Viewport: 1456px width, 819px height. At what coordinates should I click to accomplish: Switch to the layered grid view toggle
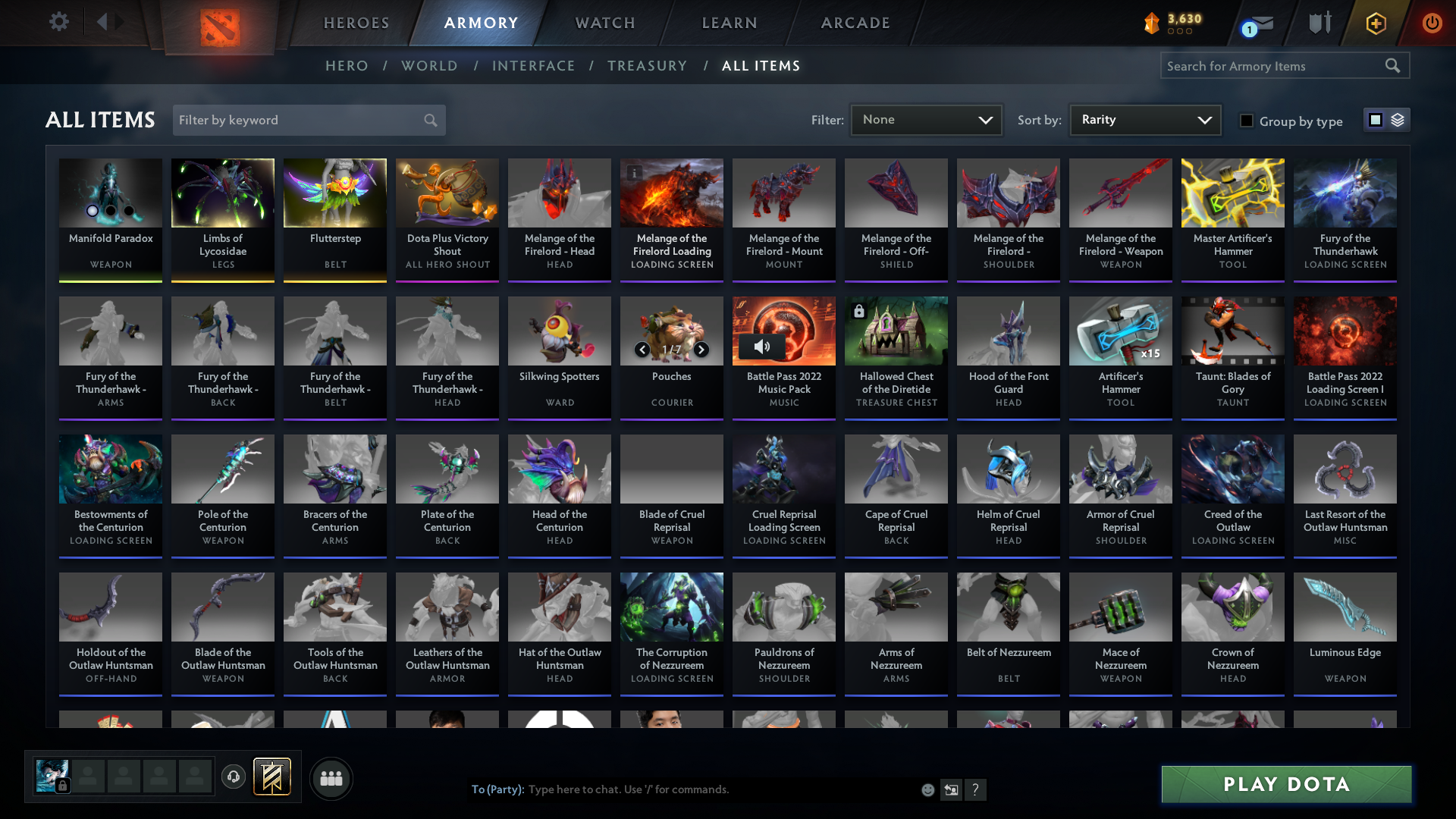(x=1397, y=119)
